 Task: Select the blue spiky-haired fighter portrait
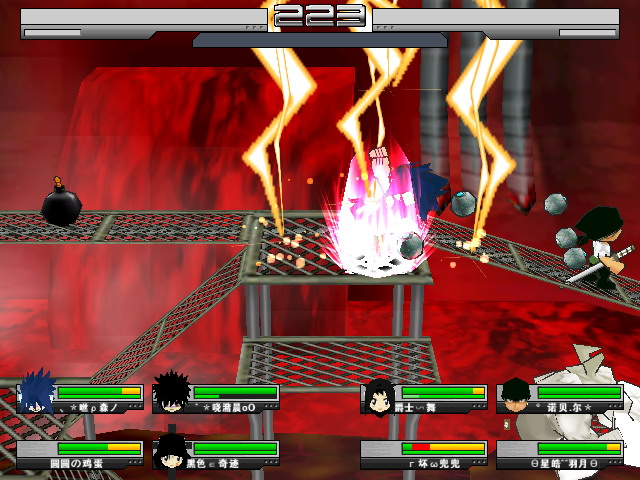point(37,393)
